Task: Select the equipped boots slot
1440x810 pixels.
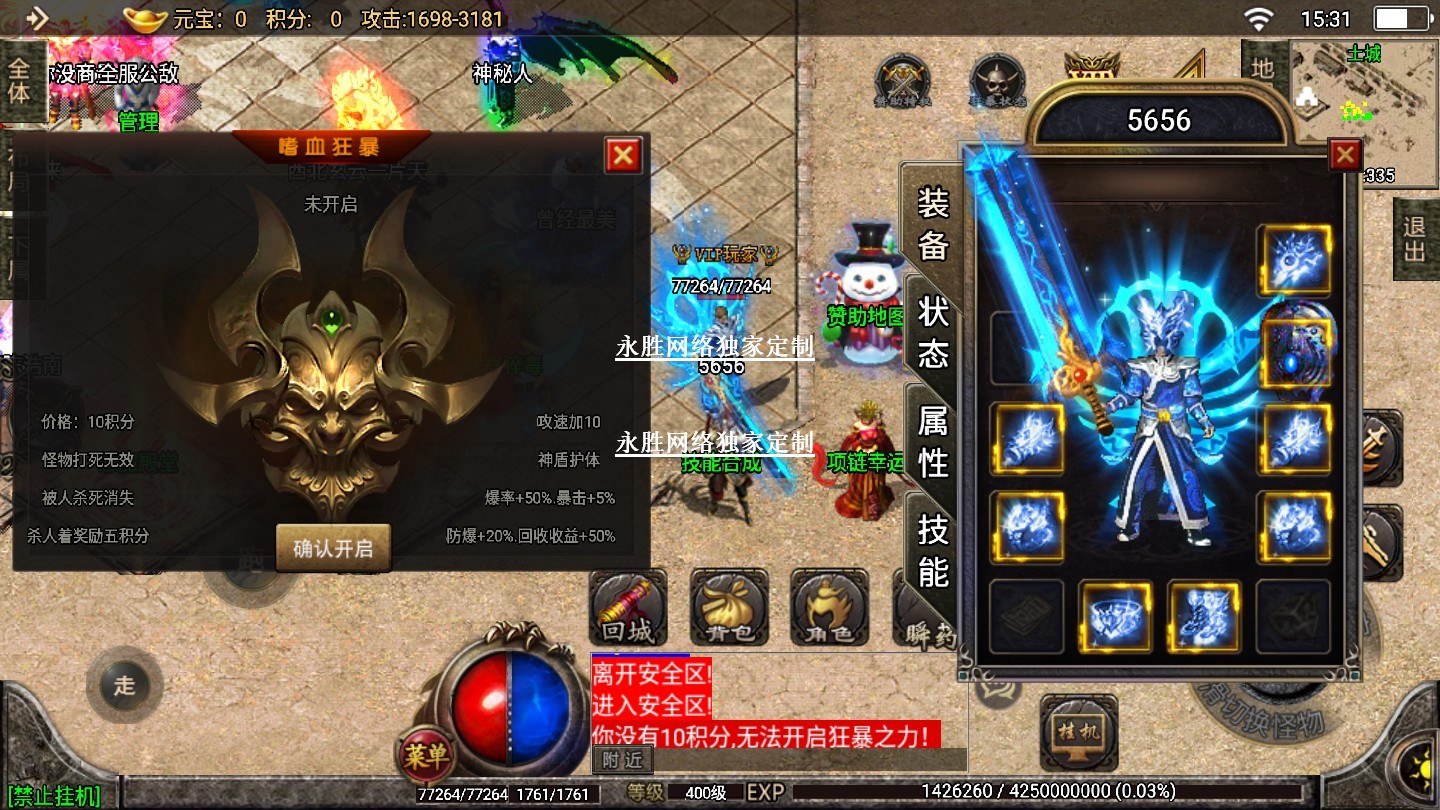Action: (1205, 617)
